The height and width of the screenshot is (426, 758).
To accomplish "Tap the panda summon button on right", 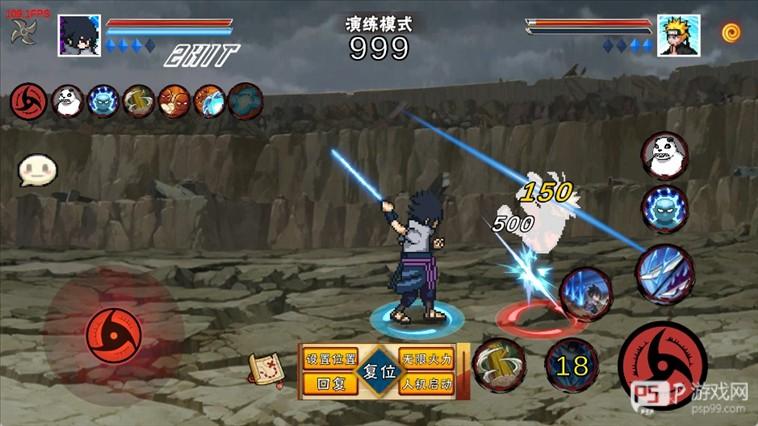I will point(664,155).
